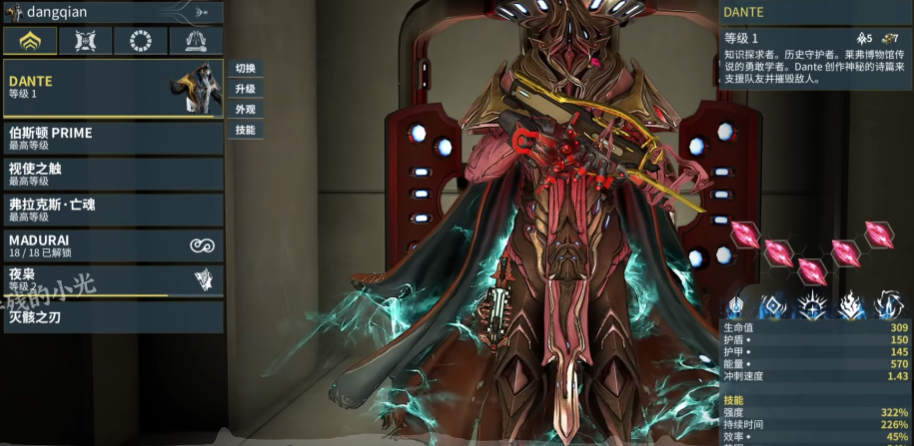This screenshot has height=446, width=914.
Task: Choose the 伯斯顿 PRIME weapon slot
Action: [x=112, y=138]
